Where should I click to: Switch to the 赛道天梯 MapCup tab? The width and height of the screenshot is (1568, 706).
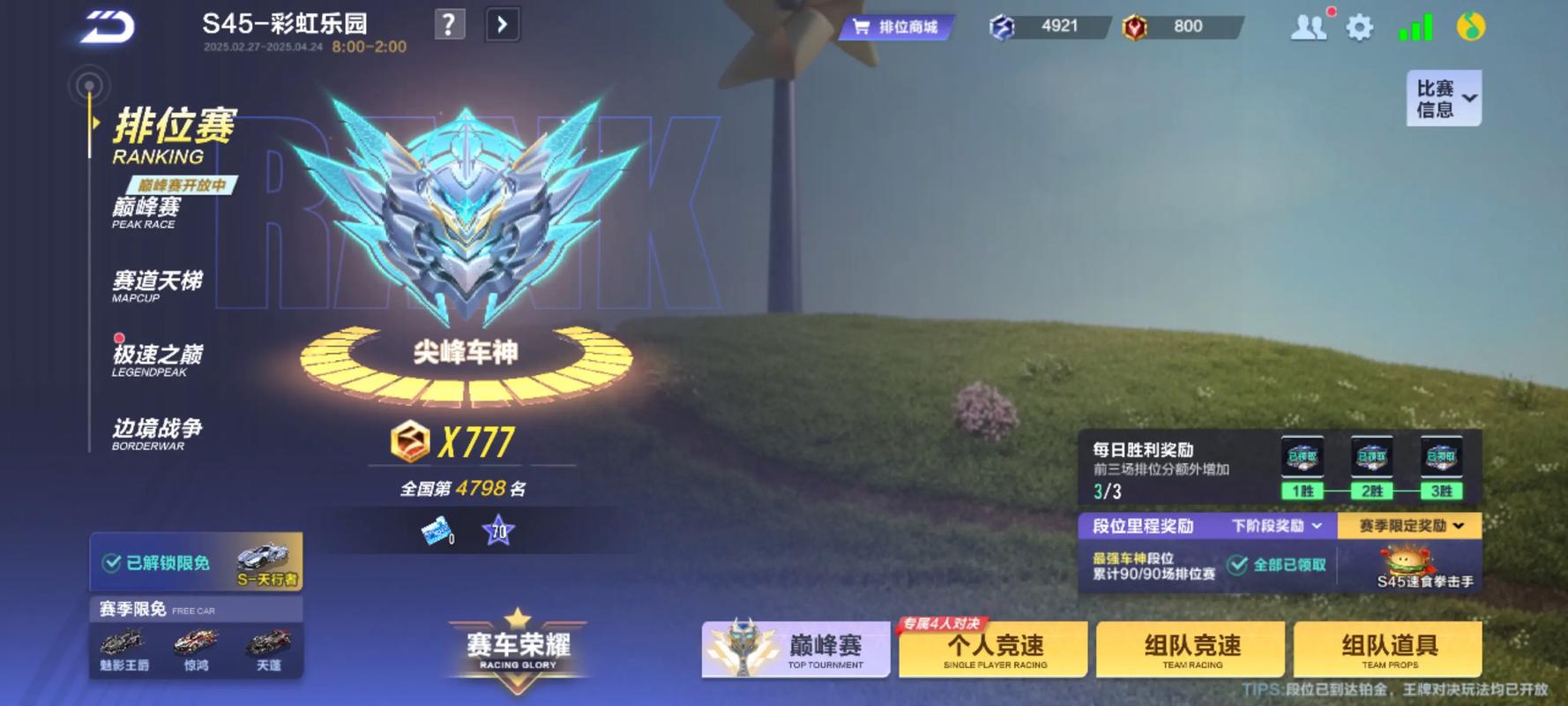tap(157, 285)
